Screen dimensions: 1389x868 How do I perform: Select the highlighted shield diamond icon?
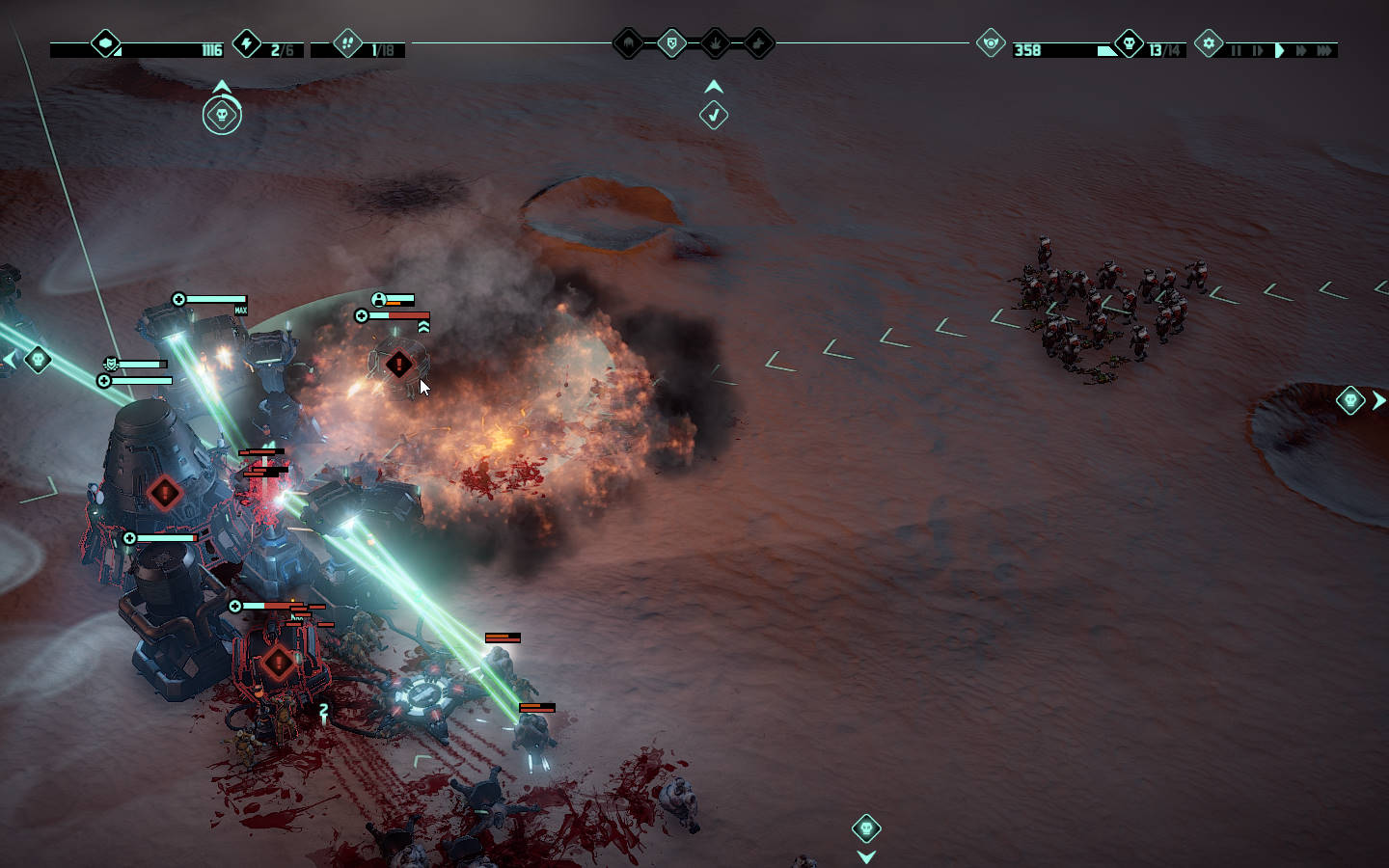671,43
